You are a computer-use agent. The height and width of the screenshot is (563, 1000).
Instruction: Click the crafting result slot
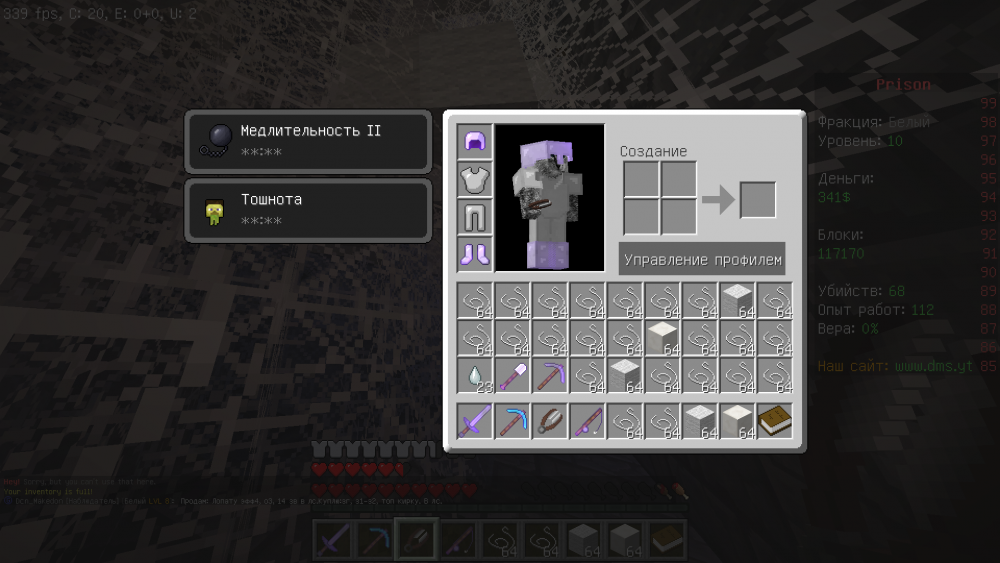click(x=758, y=199)
